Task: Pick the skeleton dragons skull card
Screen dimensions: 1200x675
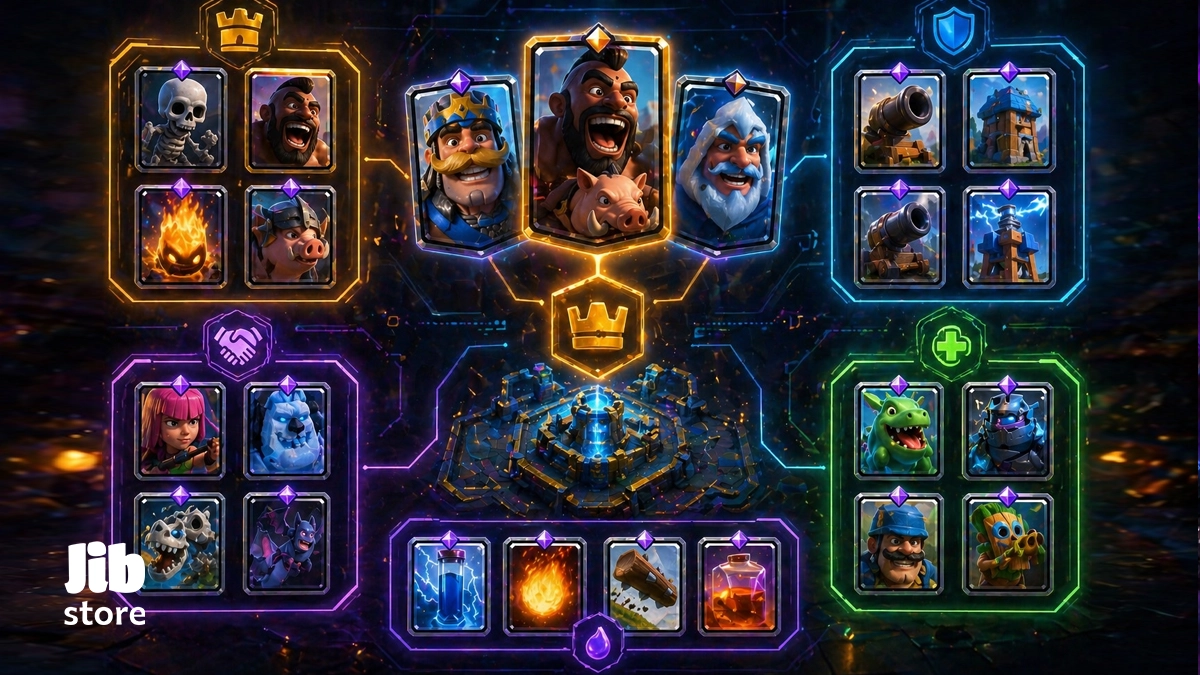Action: click(x=180, y=543)
